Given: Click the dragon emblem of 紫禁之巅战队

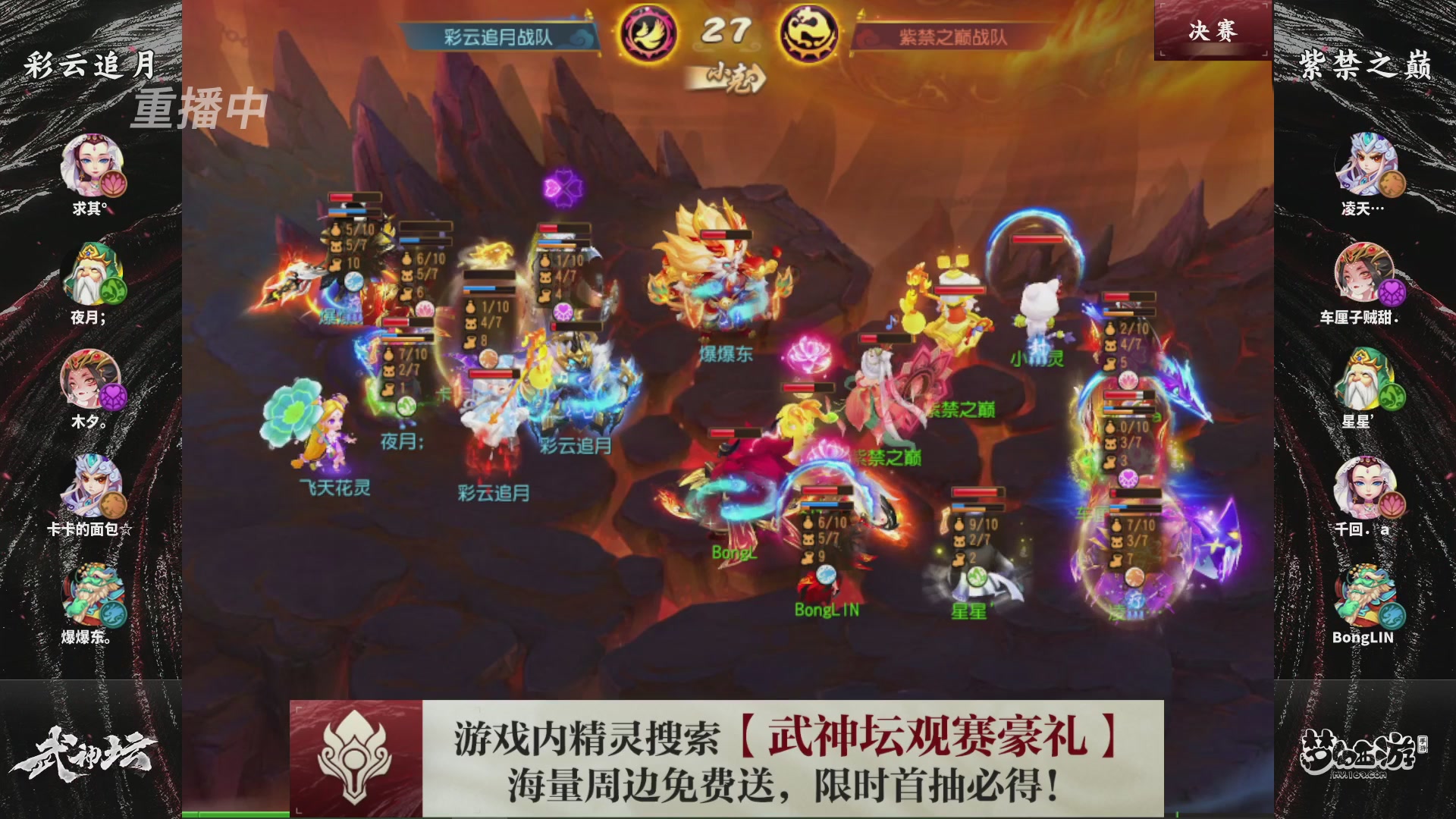Looking at the screenshot, I should pos(810,32).
